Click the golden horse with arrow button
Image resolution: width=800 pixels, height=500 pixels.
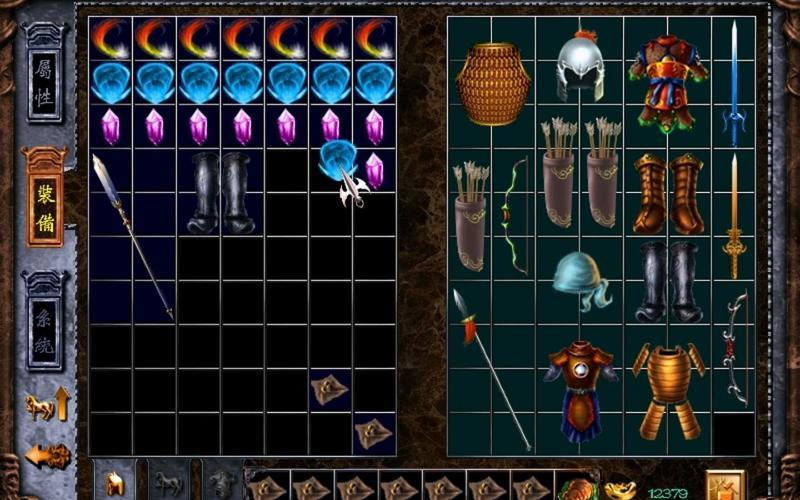coord(48,405)
